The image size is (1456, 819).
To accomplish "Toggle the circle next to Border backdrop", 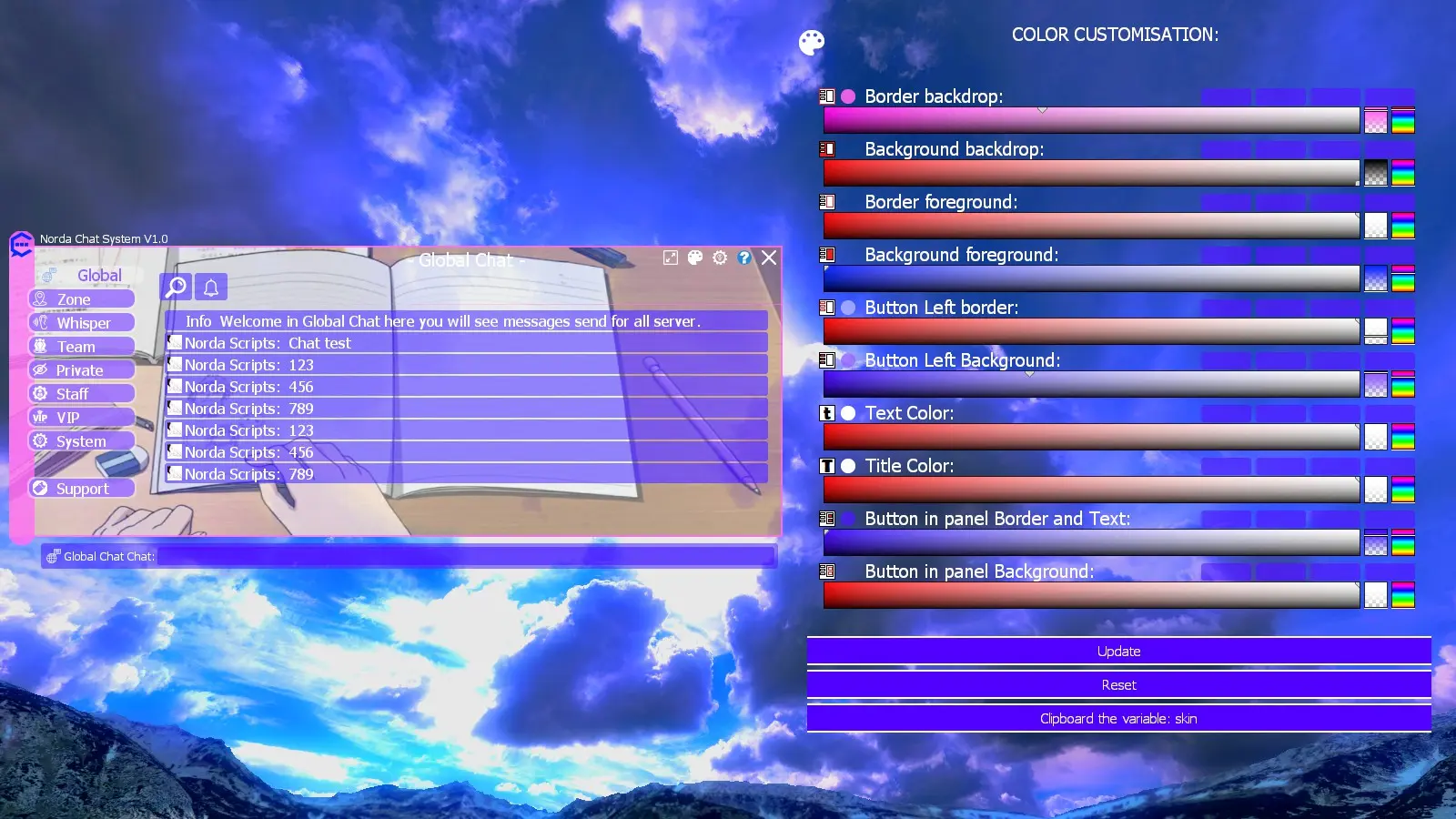I will [x=849, y=95].
